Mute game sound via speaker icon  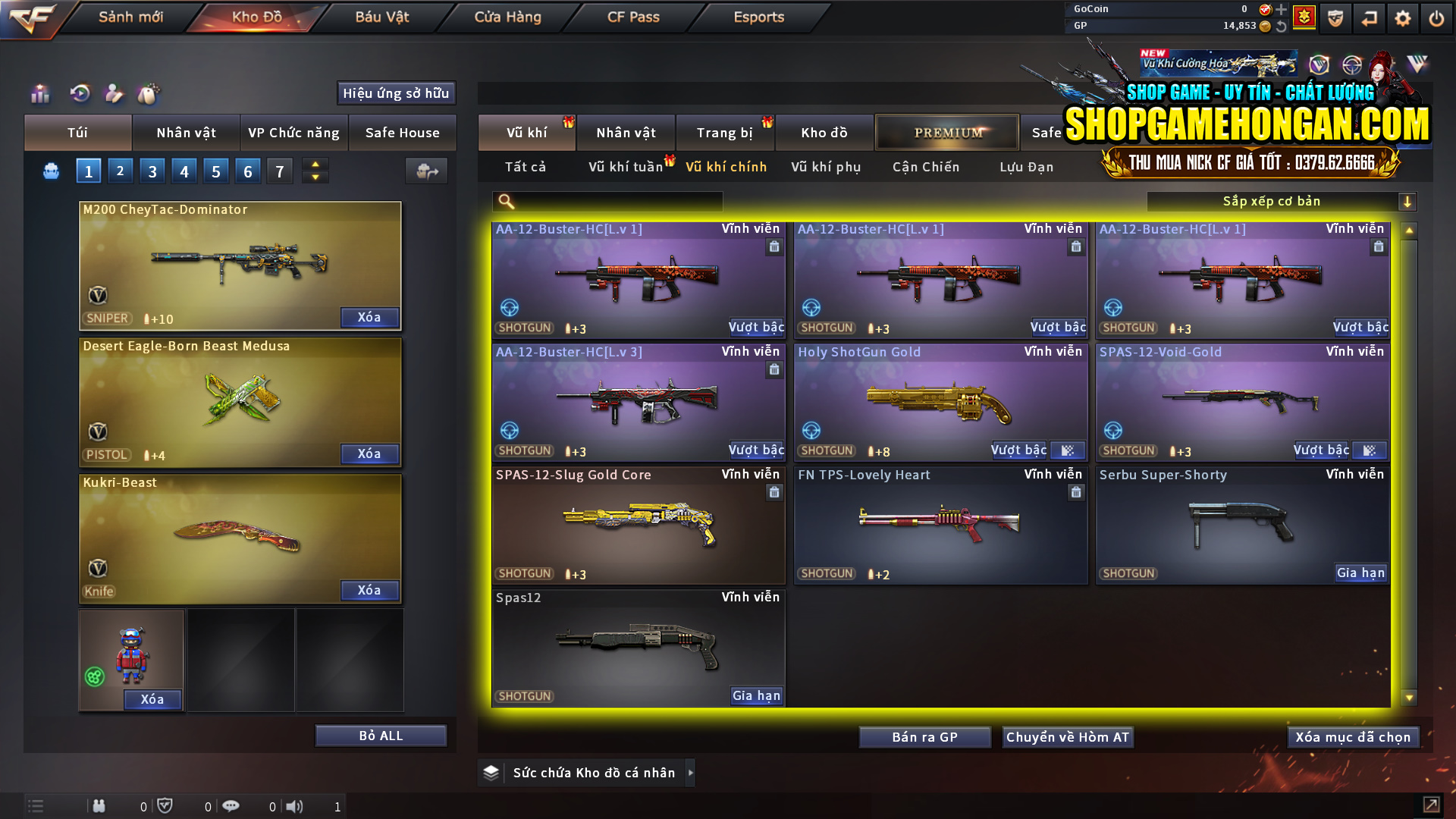[295, 806]
